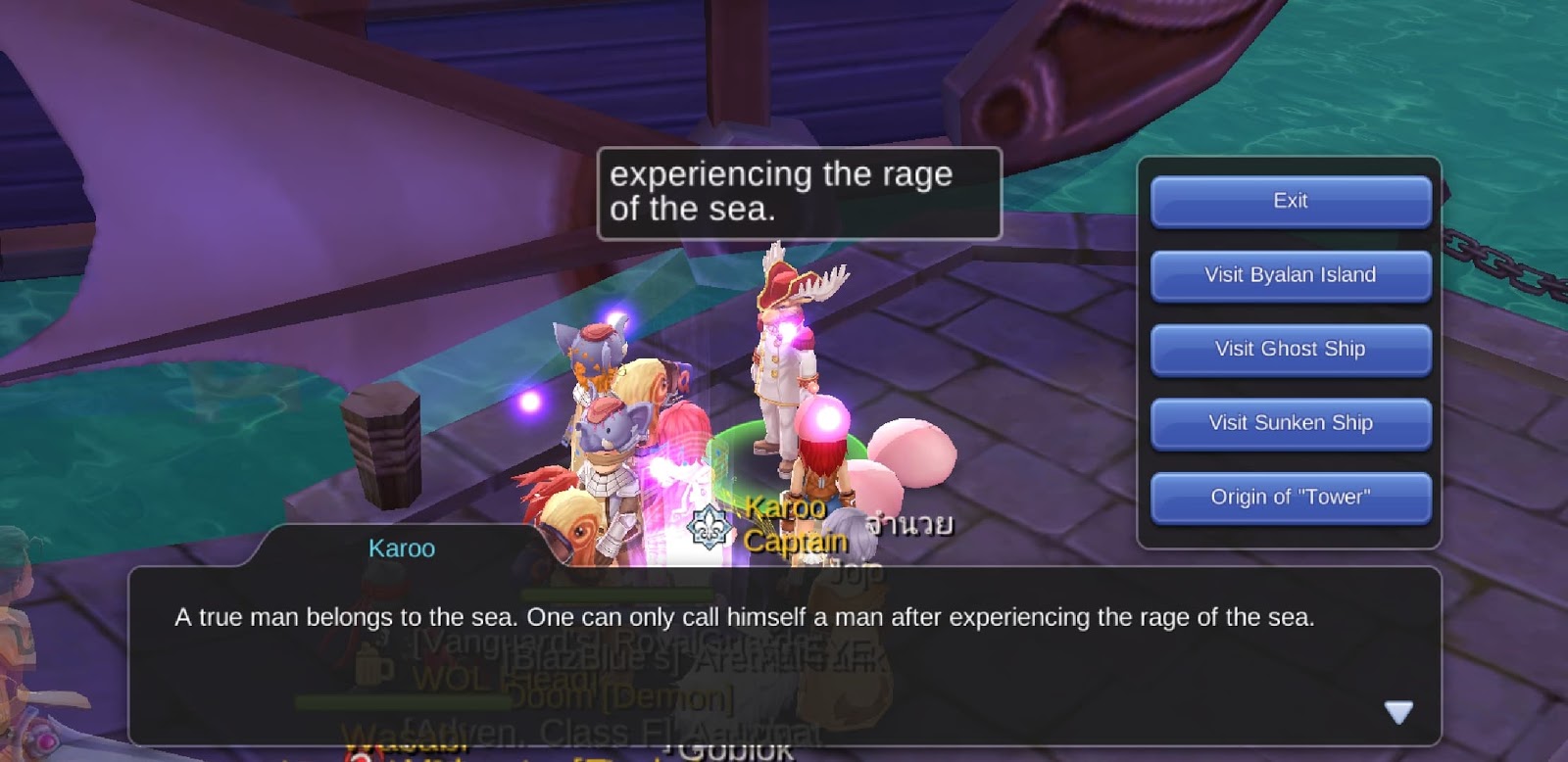1568x762 pixels.
Task: Open the Origin of "Tower" dialogue option
Action: [1291, 497]
